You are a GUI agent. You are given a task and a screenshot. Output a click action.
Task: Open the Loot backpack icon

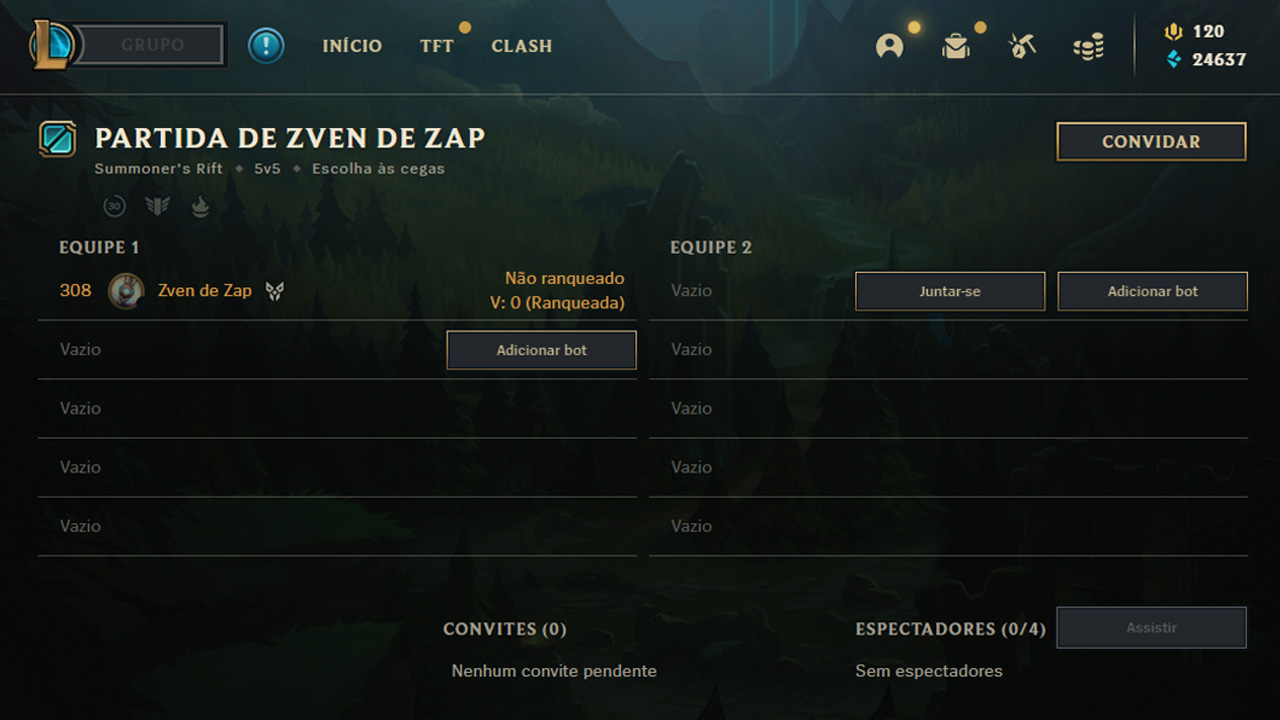pos(955,45)
